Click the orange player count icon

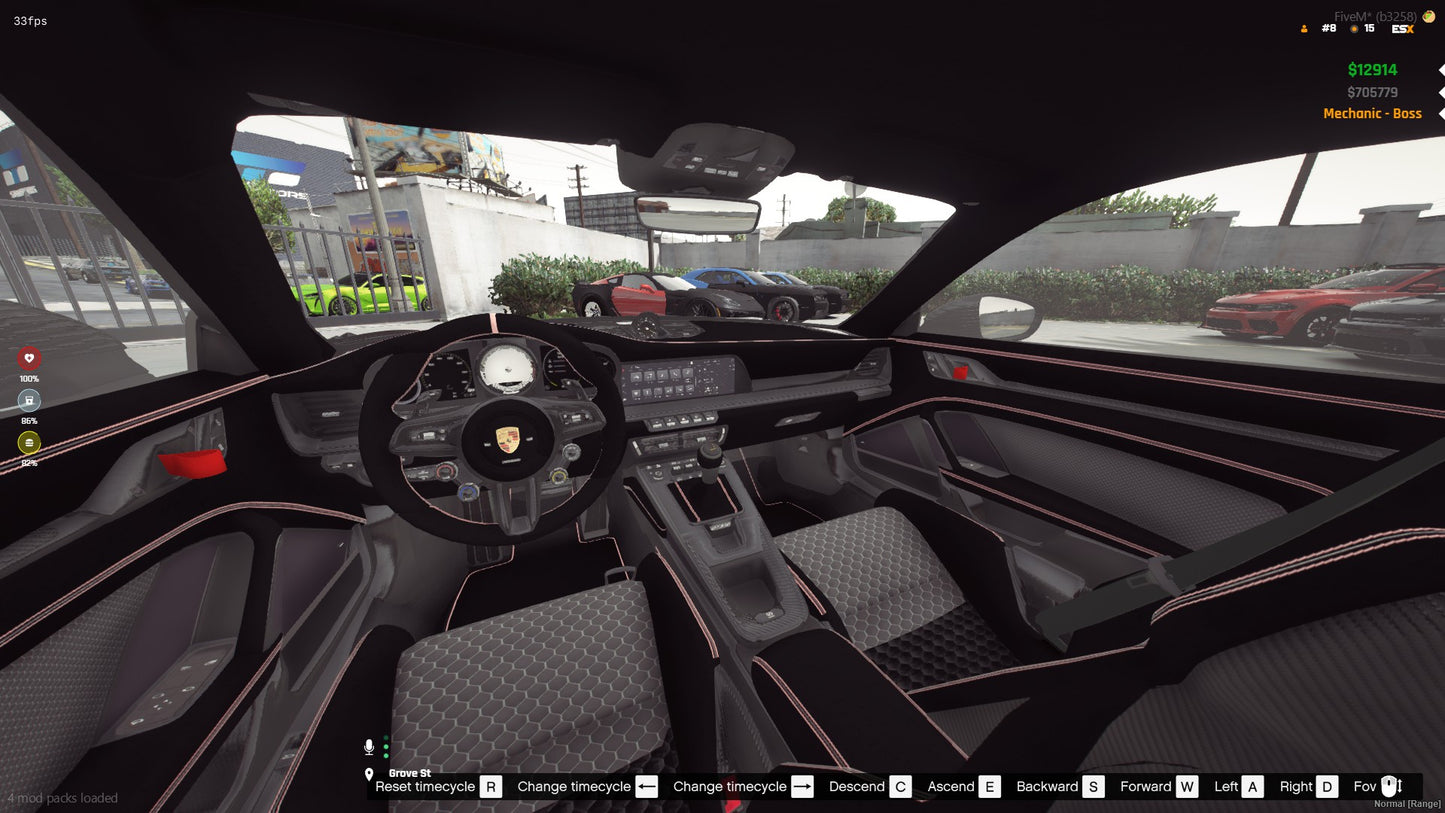click(x=1303, y=28)
